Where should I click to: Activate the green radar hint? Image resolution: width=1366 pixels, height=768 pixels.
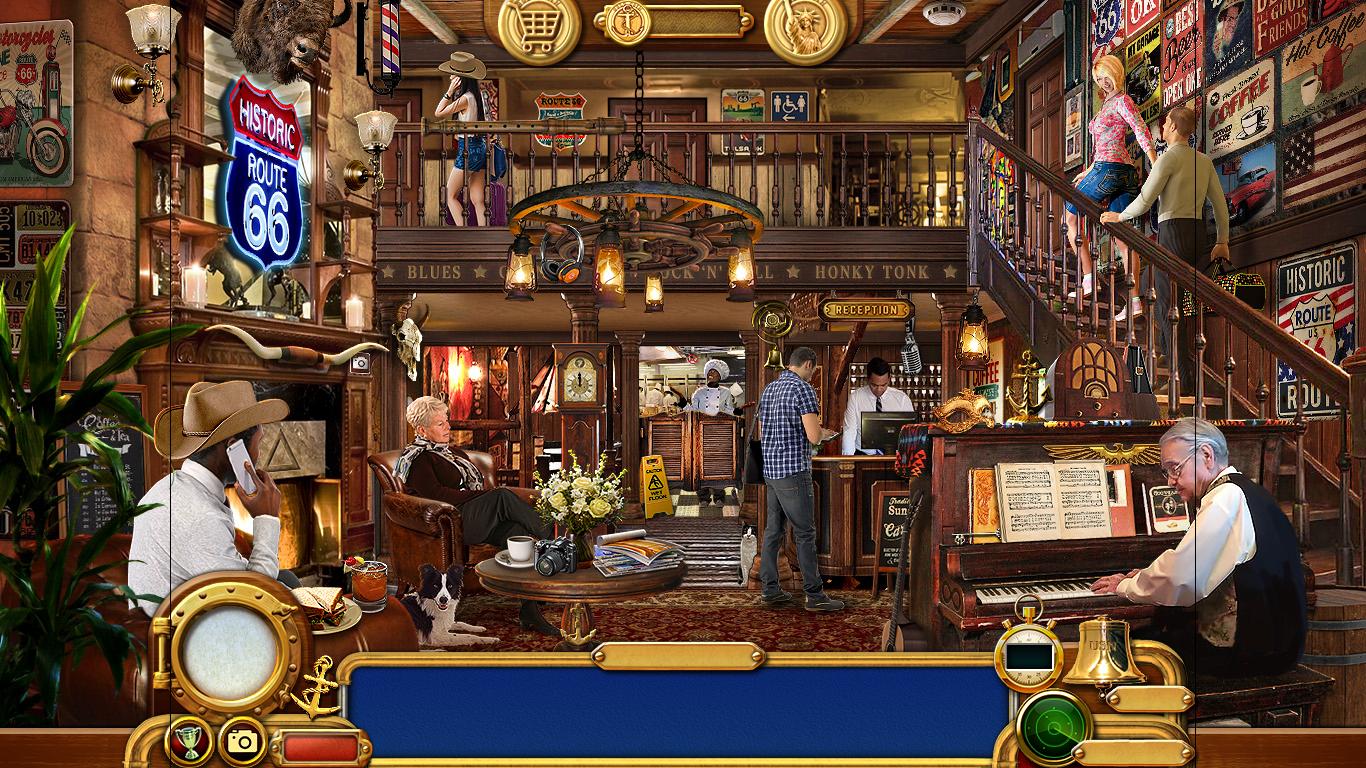tap(1053, 728)
